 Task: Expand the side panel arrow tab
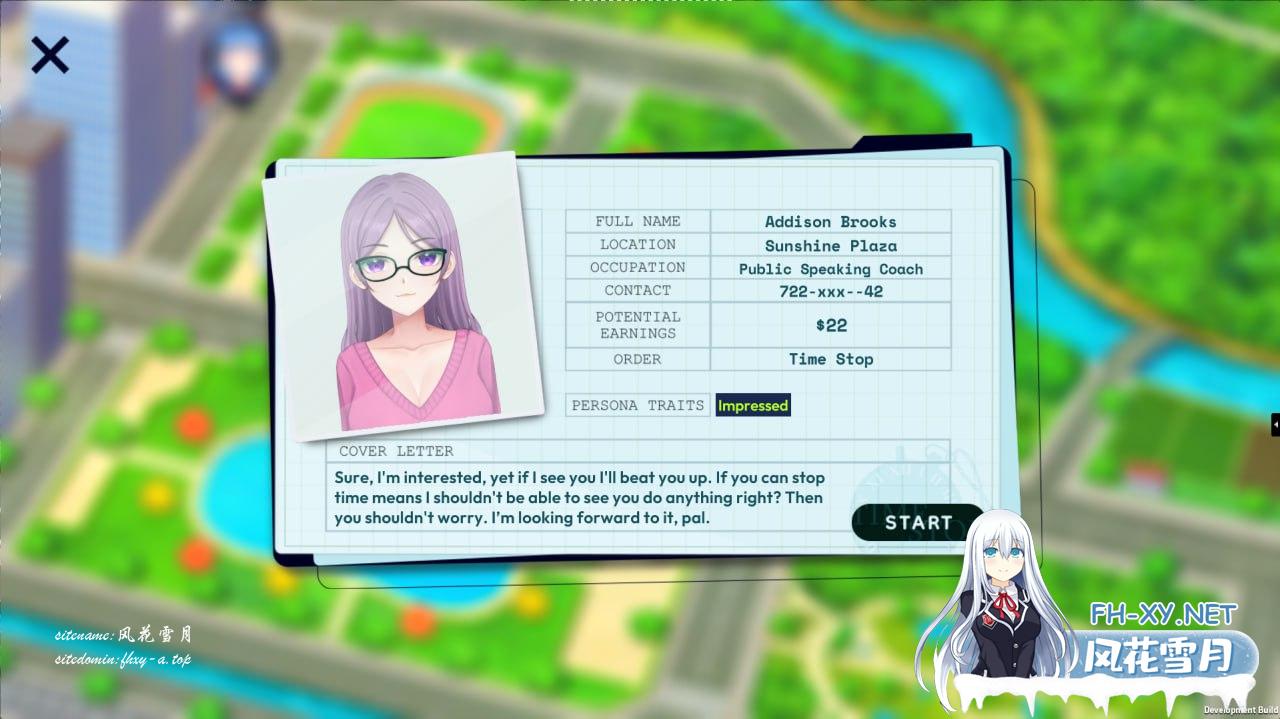pyautogui.click(x=1275, y=425)
